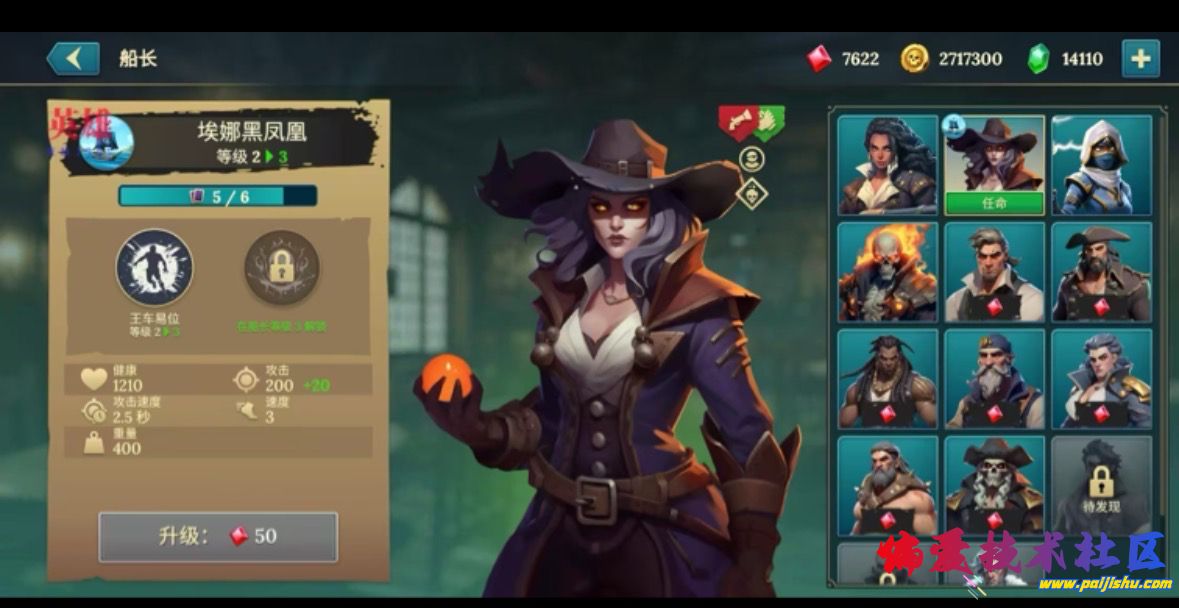The width and height of the screenshot is (1179, 608).
Task: Tap the locked second skill icon
Action: (282, 268)
